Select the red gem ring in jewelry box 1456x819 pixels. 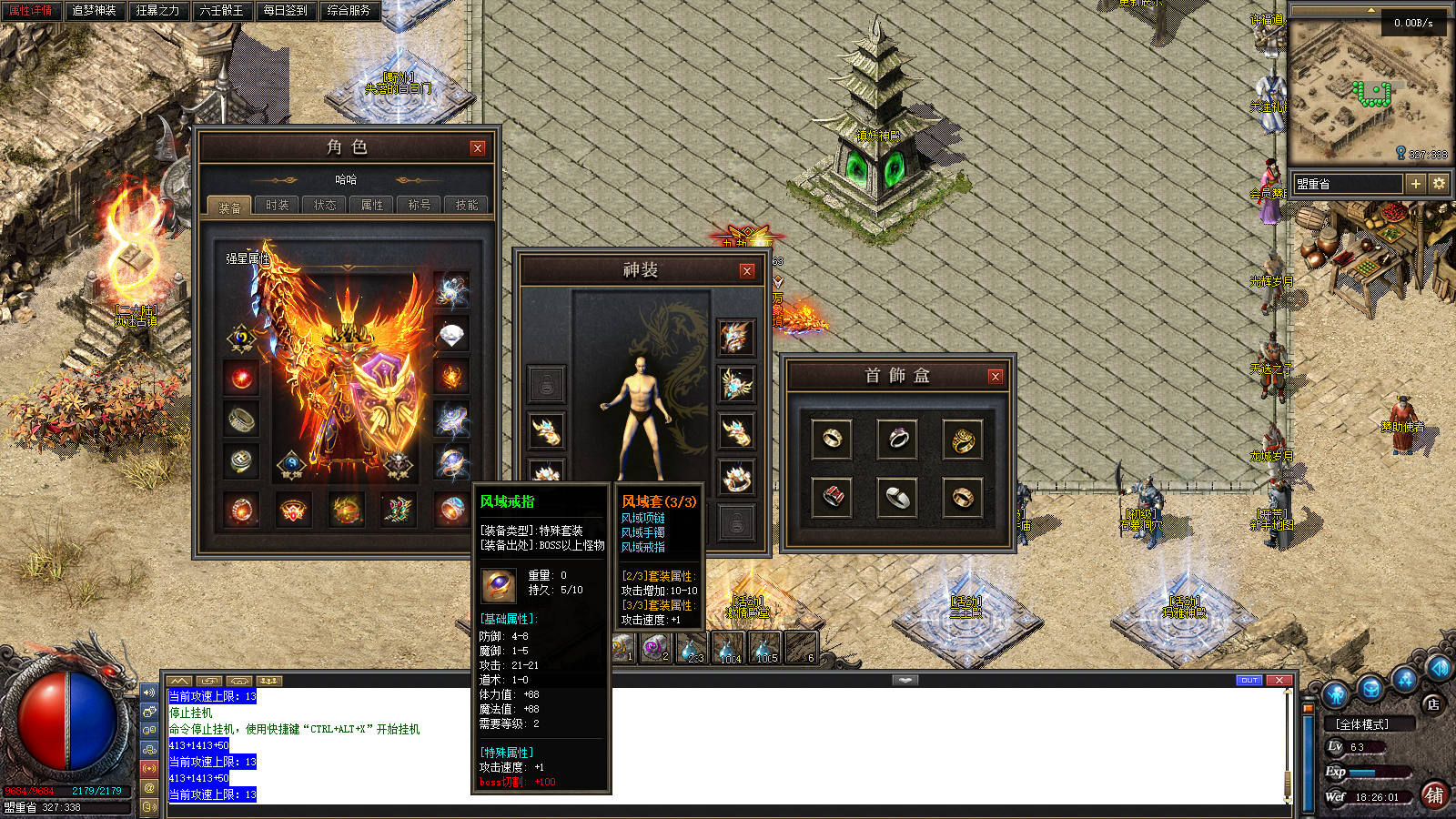coord(832,497)
